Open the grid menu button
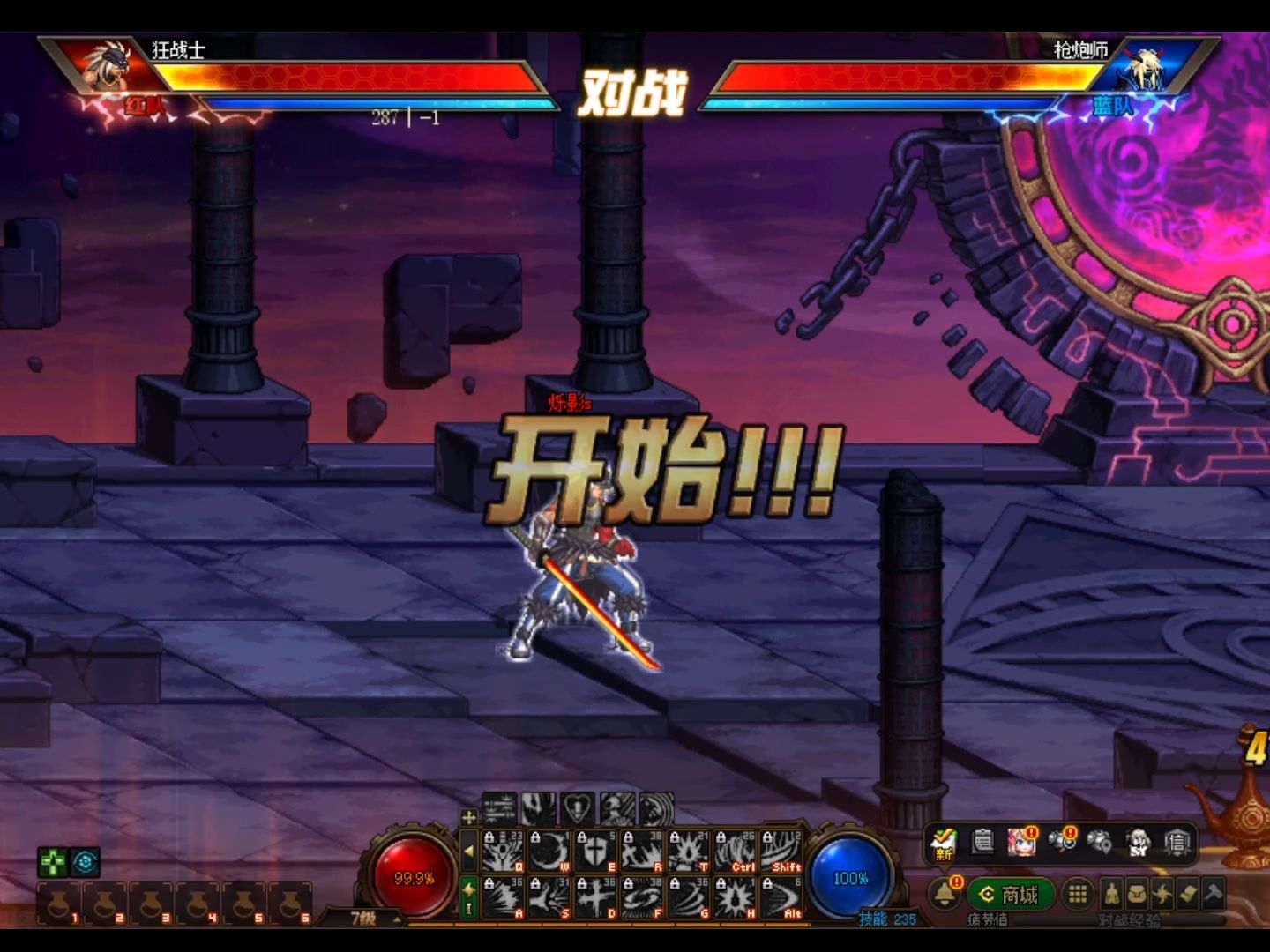The image size is (1270, 952). point(1077,895)
